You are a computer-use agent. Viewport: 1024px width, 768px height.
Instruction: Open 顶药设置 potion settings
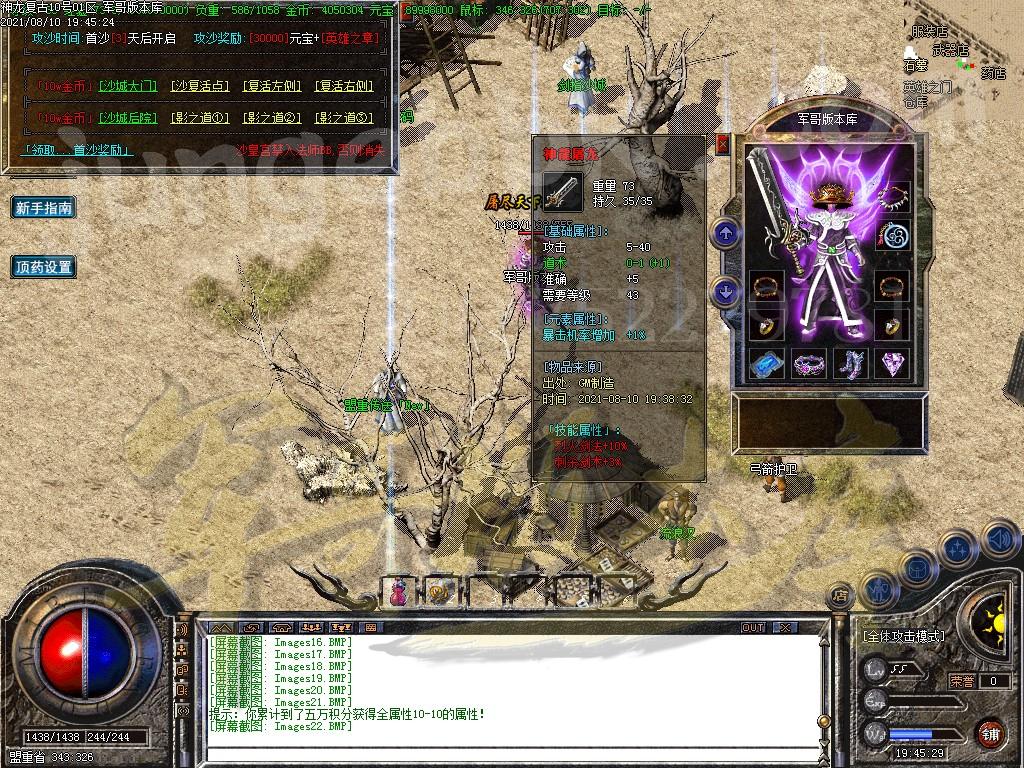pyautogui.click(x=44, y=267)
